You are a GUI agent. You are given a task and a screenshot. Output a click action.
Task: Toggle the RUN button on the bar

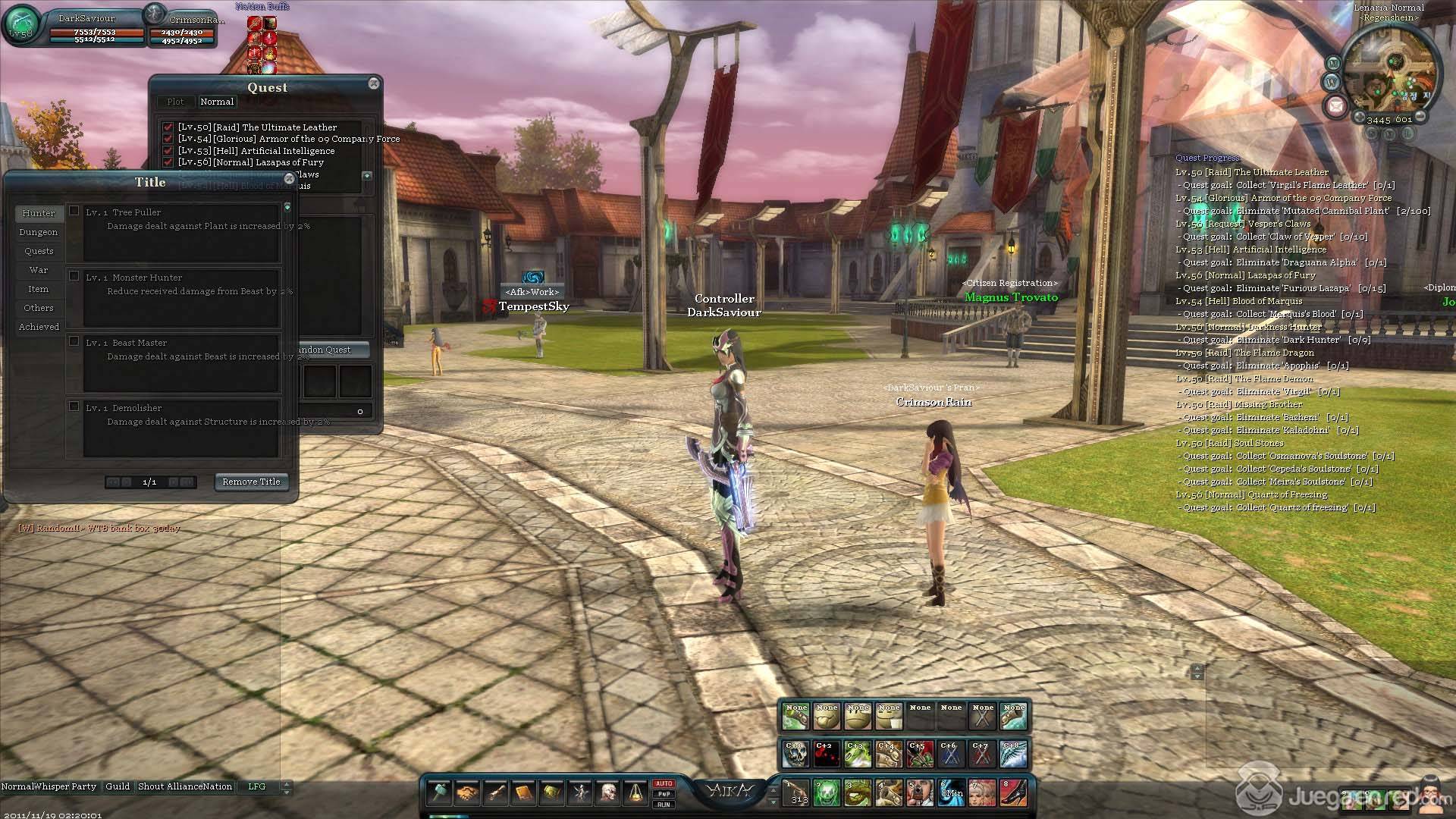point(664,805)
